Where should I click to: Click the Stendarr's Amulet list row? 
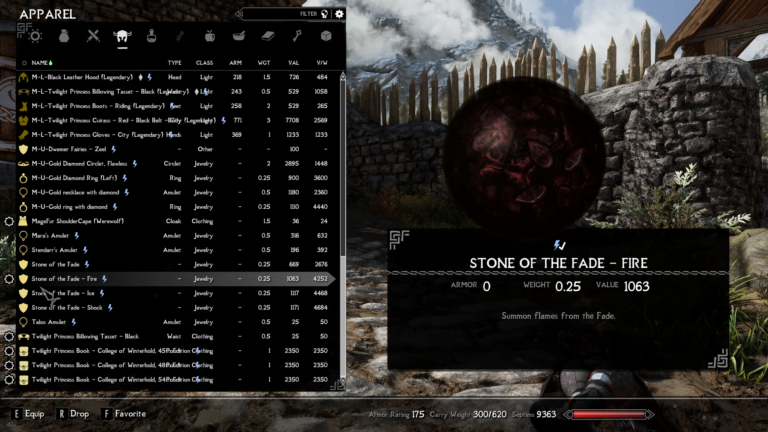click(x=65, y=250)
